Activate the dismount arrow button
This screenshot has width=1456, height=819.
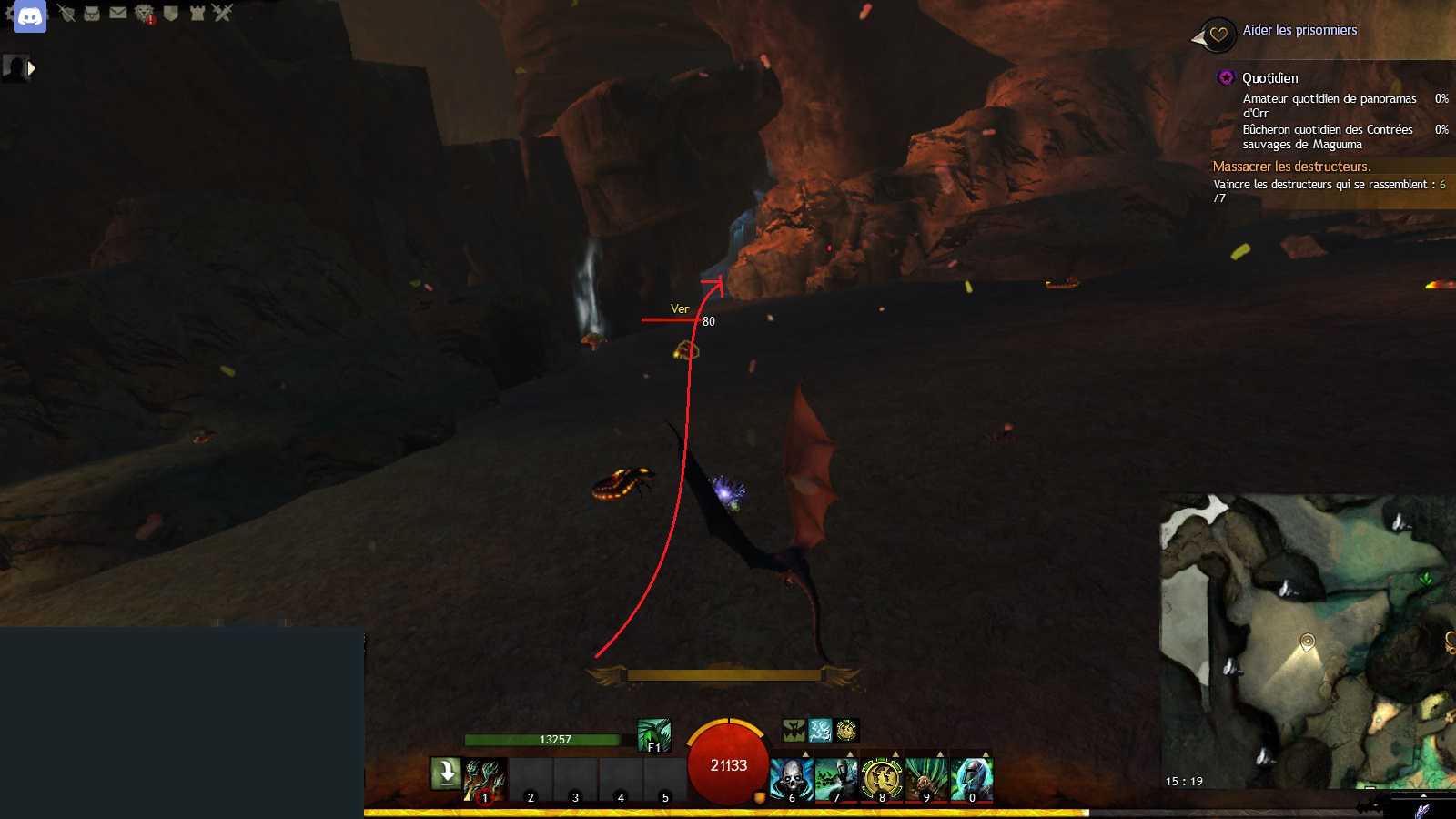pyautogui.click(x=446, y=773)
